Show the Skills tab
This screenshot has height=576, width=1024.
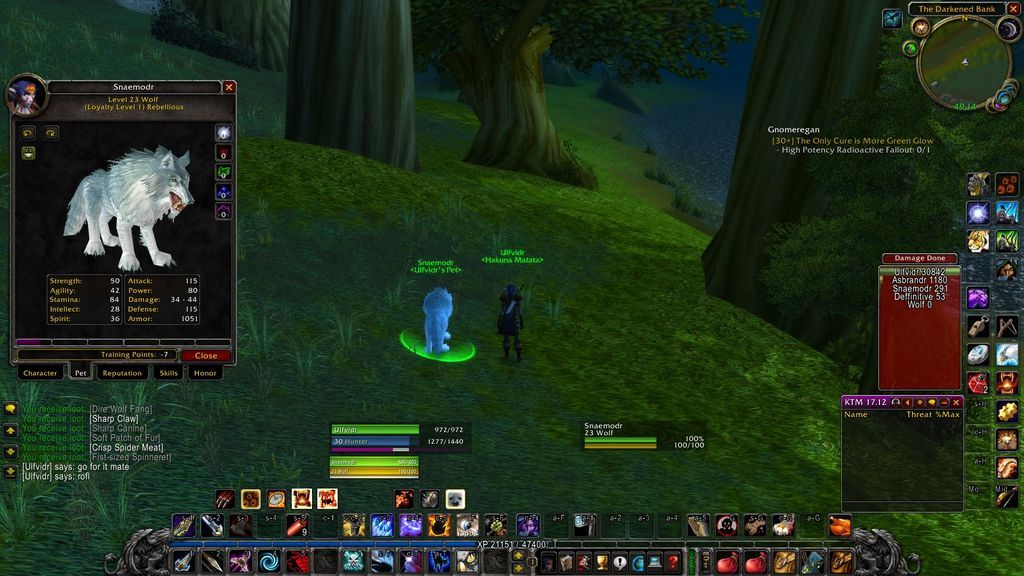click(169, 373)
